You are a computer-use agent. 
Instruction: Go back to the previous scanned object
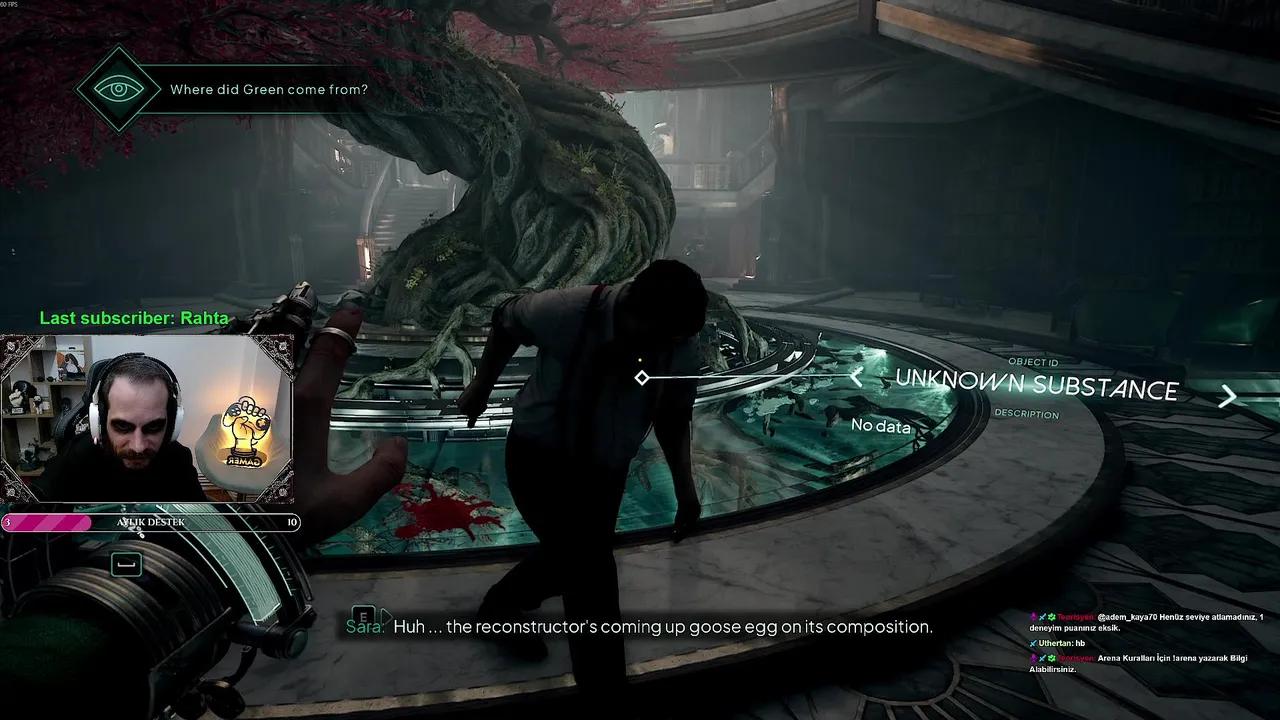pos(856,378)
